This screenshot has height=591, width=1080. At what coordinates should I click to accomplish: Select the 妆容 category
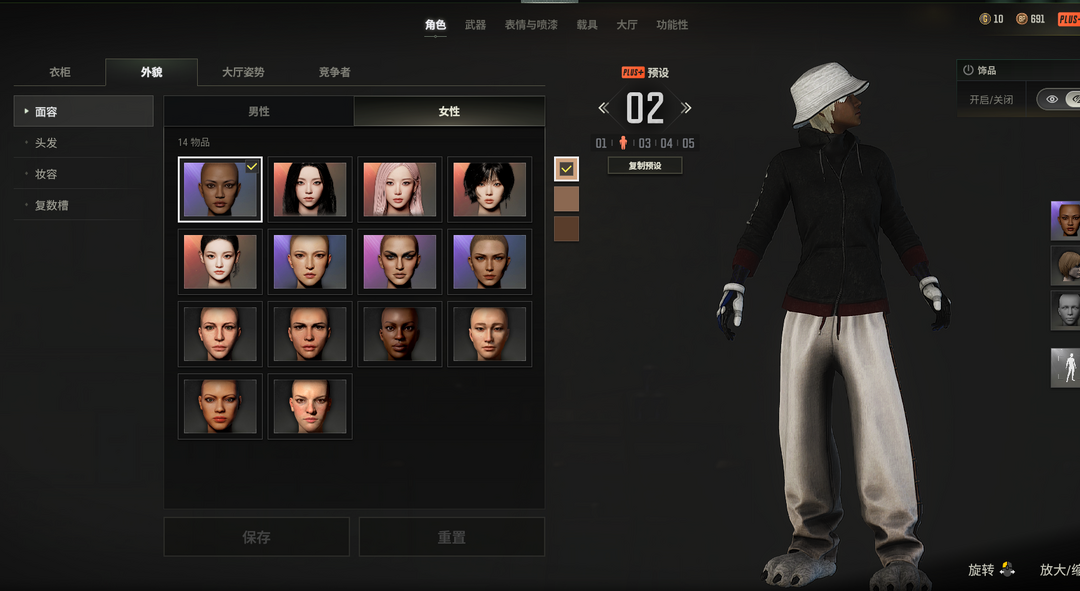46,174
